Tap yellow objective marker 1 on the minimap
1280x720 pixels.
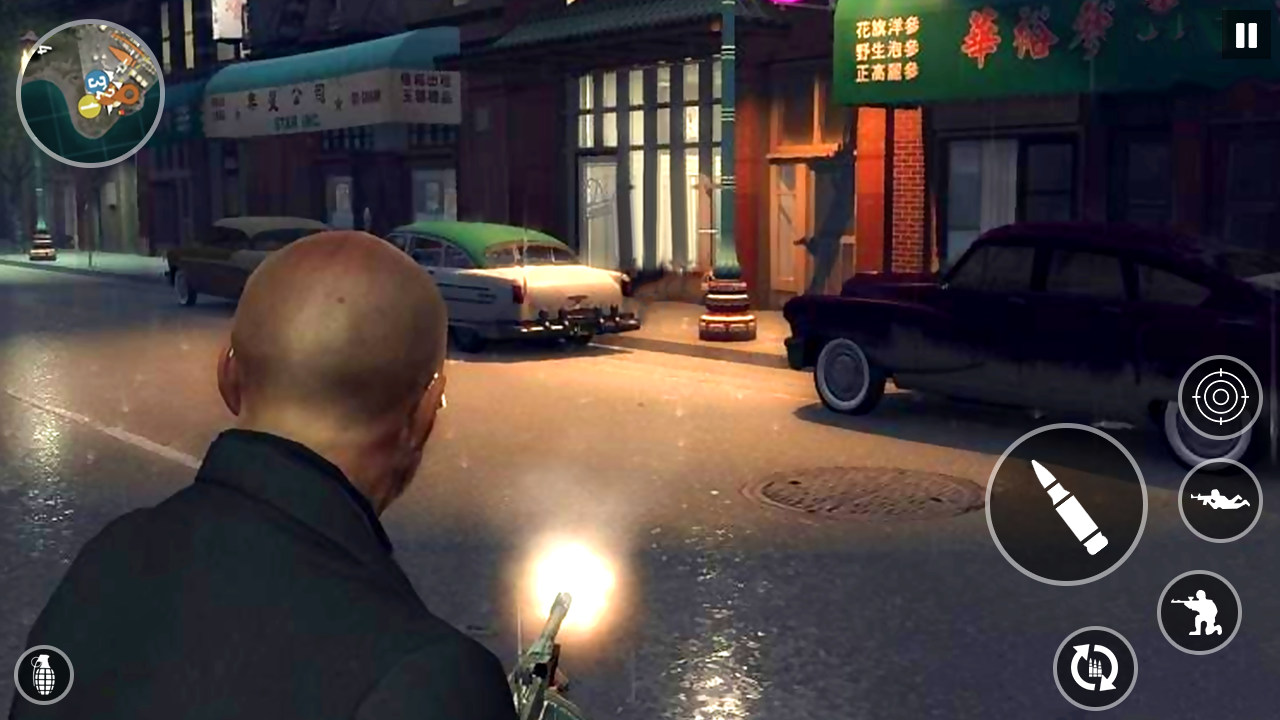89,105
